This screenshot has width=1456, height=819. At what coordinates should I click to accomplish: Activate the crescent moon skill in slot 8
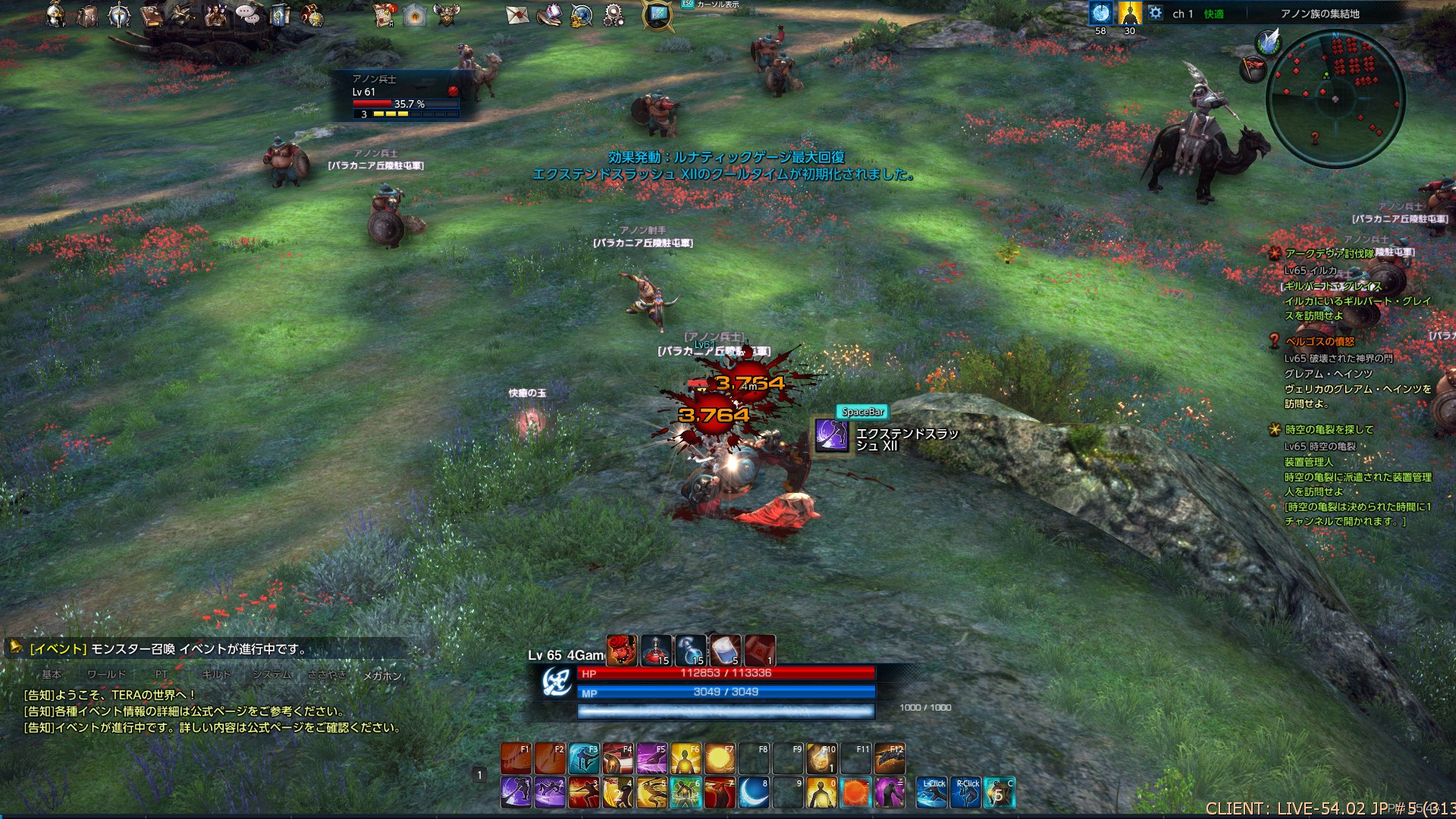coord(754,792)
